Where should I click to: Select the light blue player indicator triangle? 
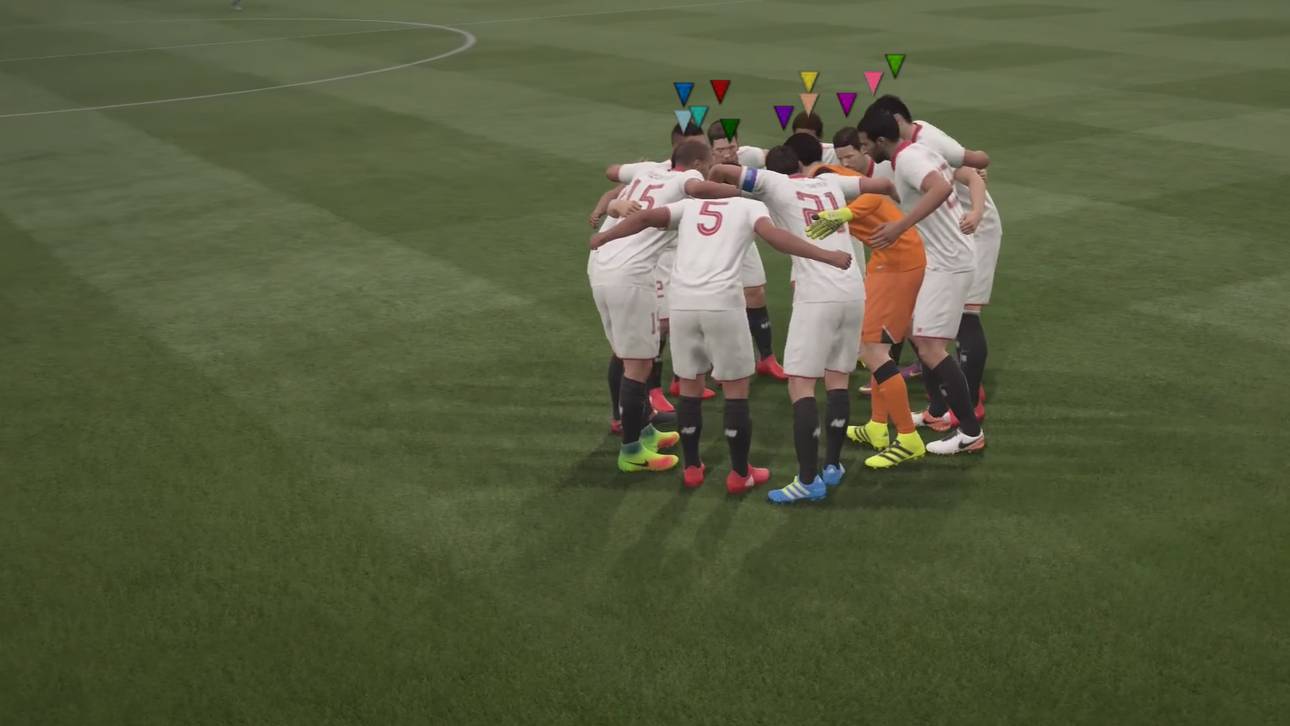click(x=684, y=119)
